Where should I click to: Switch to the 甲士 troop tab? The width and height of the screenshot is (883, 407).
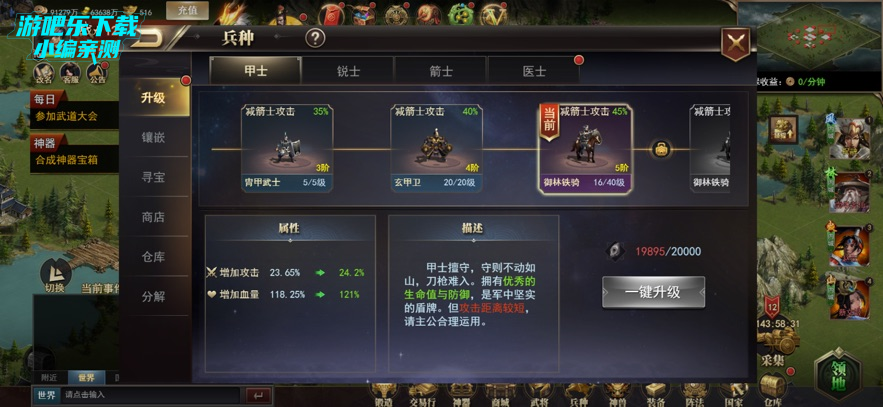[255, 71]
